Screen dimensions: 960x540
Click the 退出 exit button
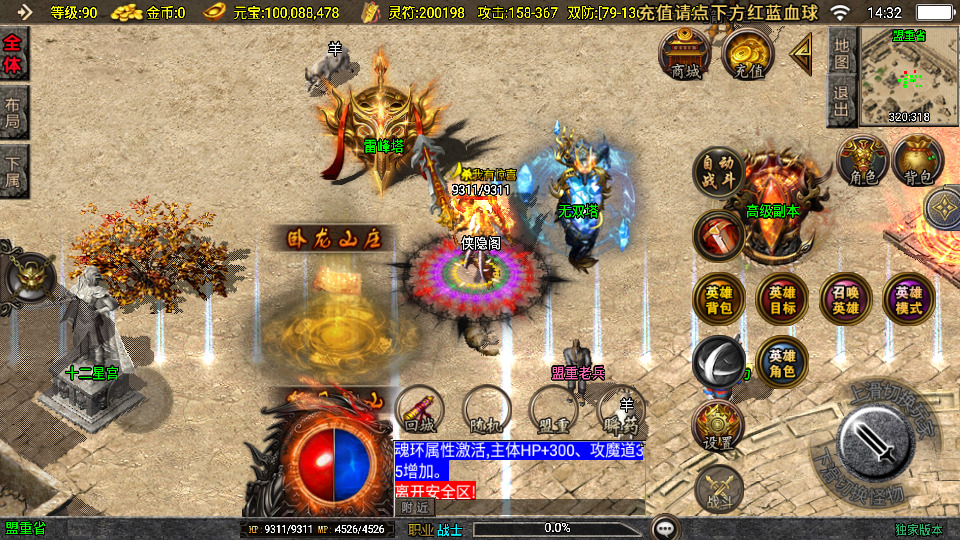coord(841,102)
